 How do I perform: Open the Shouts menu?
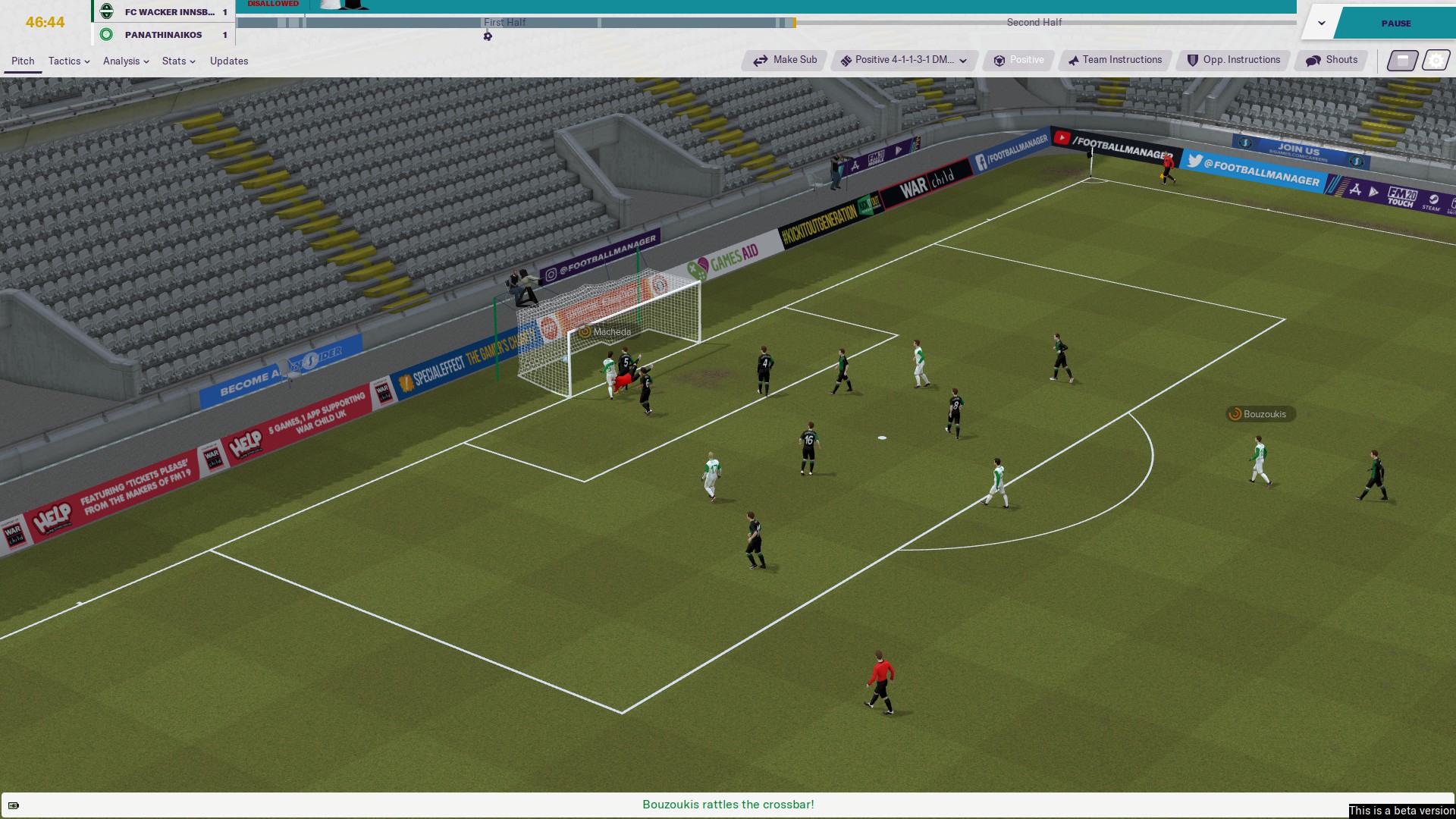pos(1332,60)
